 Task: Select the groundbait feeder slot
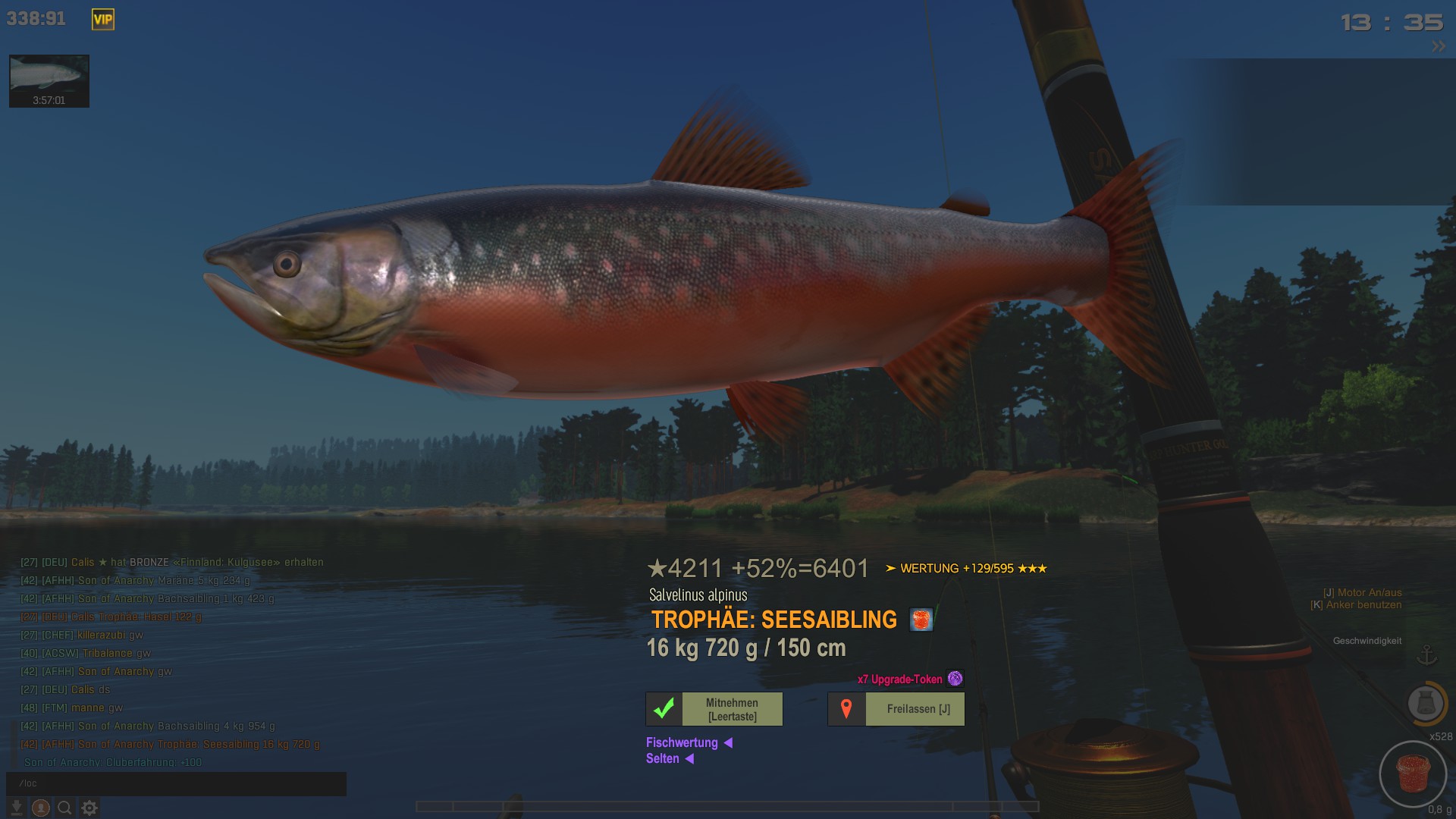coord(1425,703)
